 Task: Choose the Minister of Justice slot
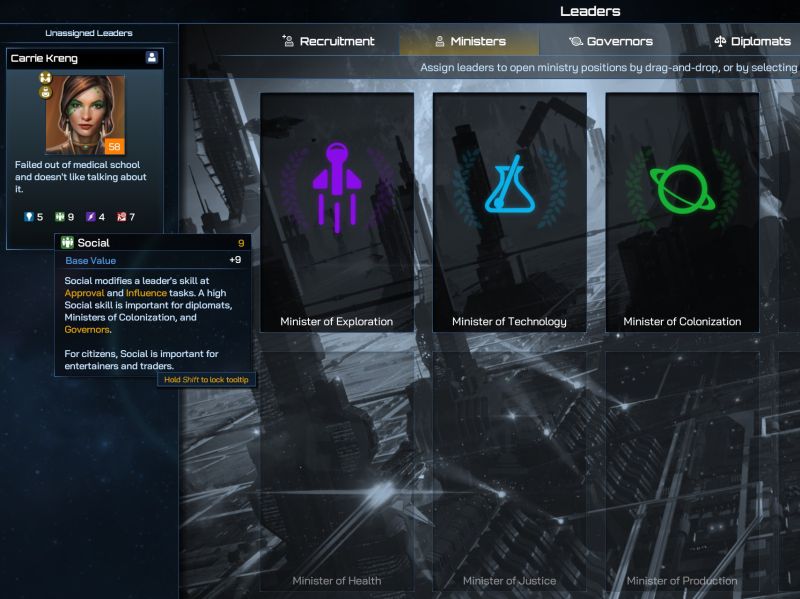(x=509, y=470)
